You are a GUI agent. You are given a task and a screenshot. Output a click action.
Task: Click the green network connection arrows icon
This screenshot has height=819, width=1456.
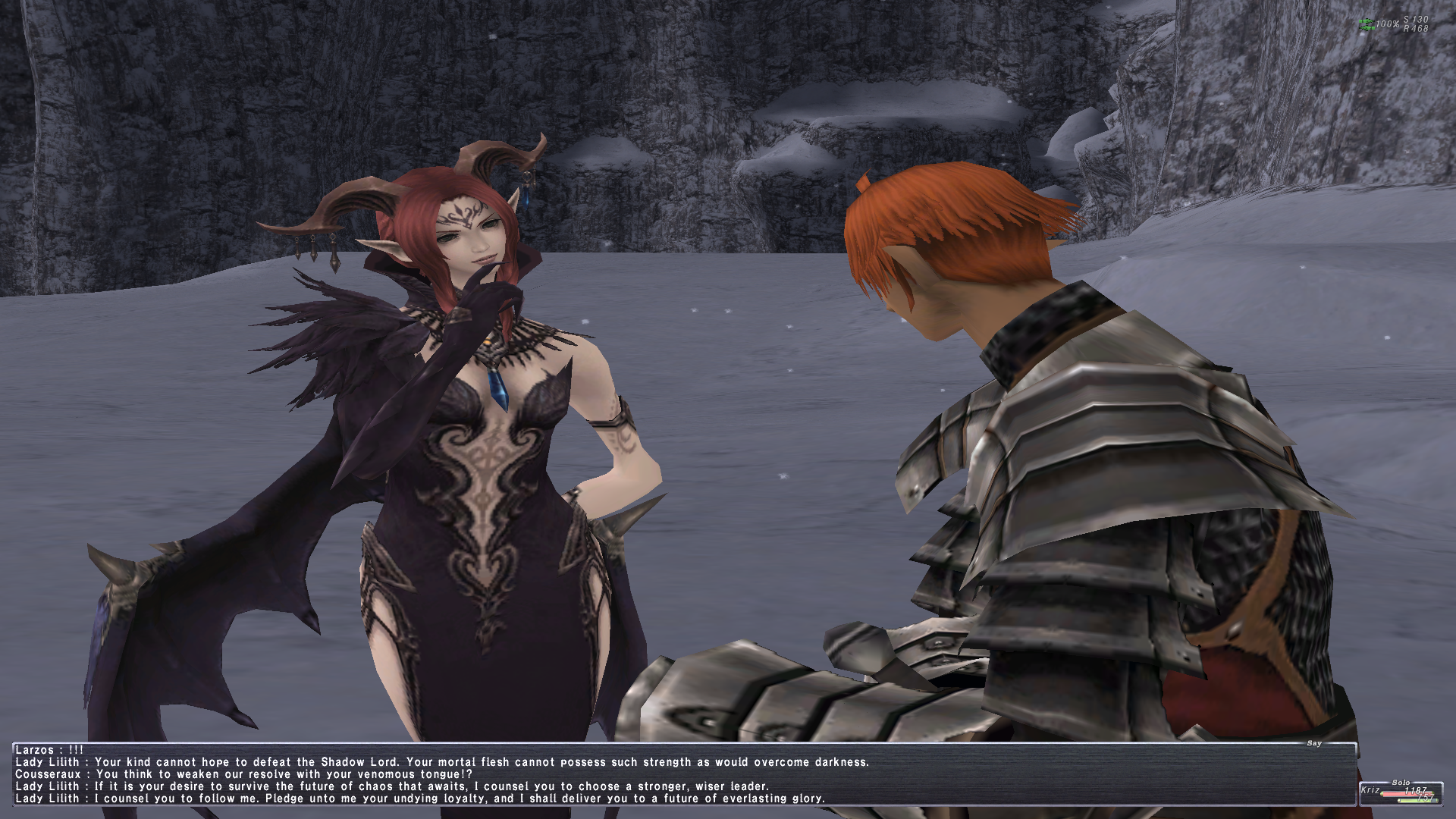click(x=1366, y=24)
